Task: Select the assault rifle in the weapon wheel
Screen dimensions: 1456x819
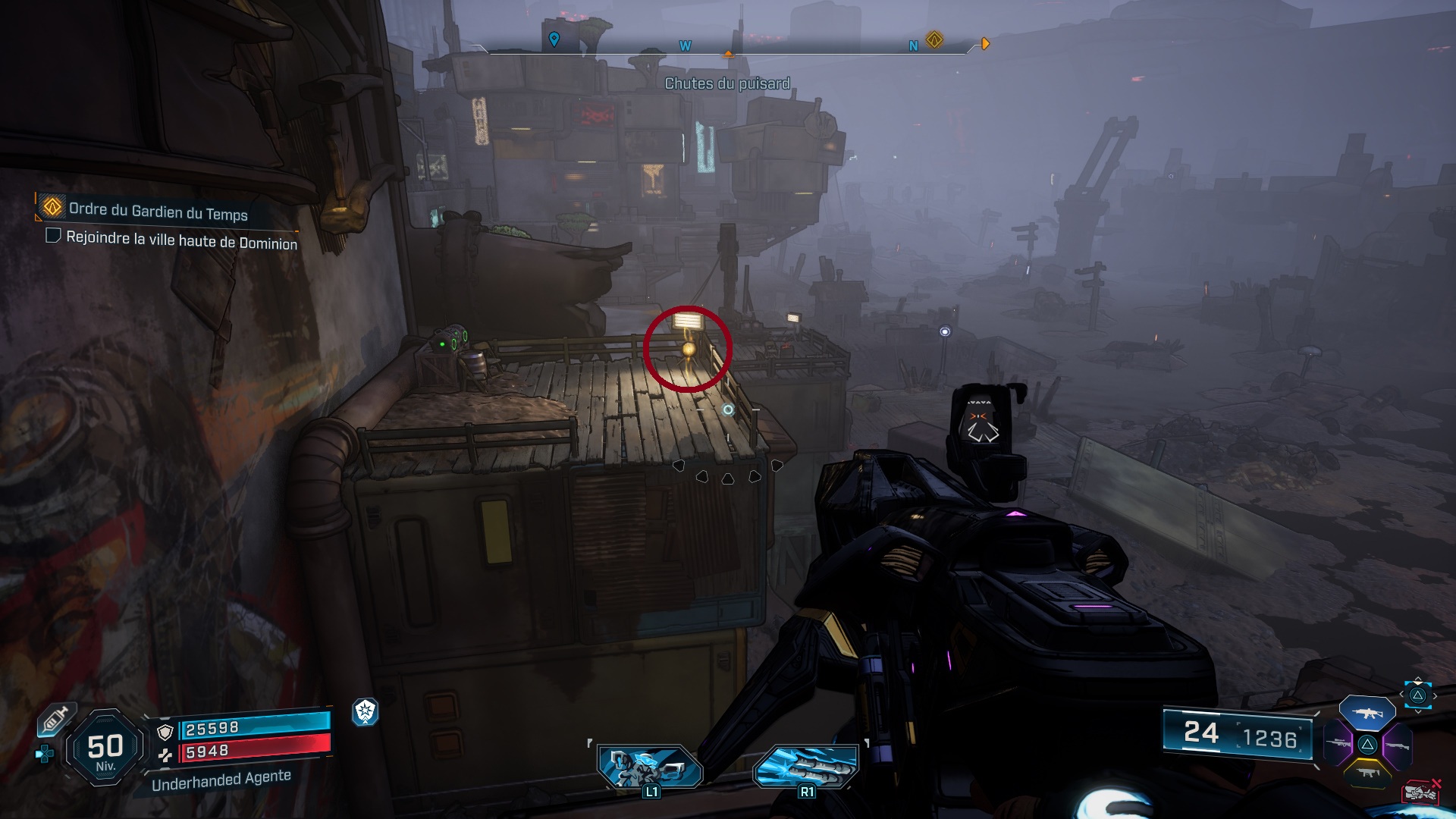Action: (1367, 714)
